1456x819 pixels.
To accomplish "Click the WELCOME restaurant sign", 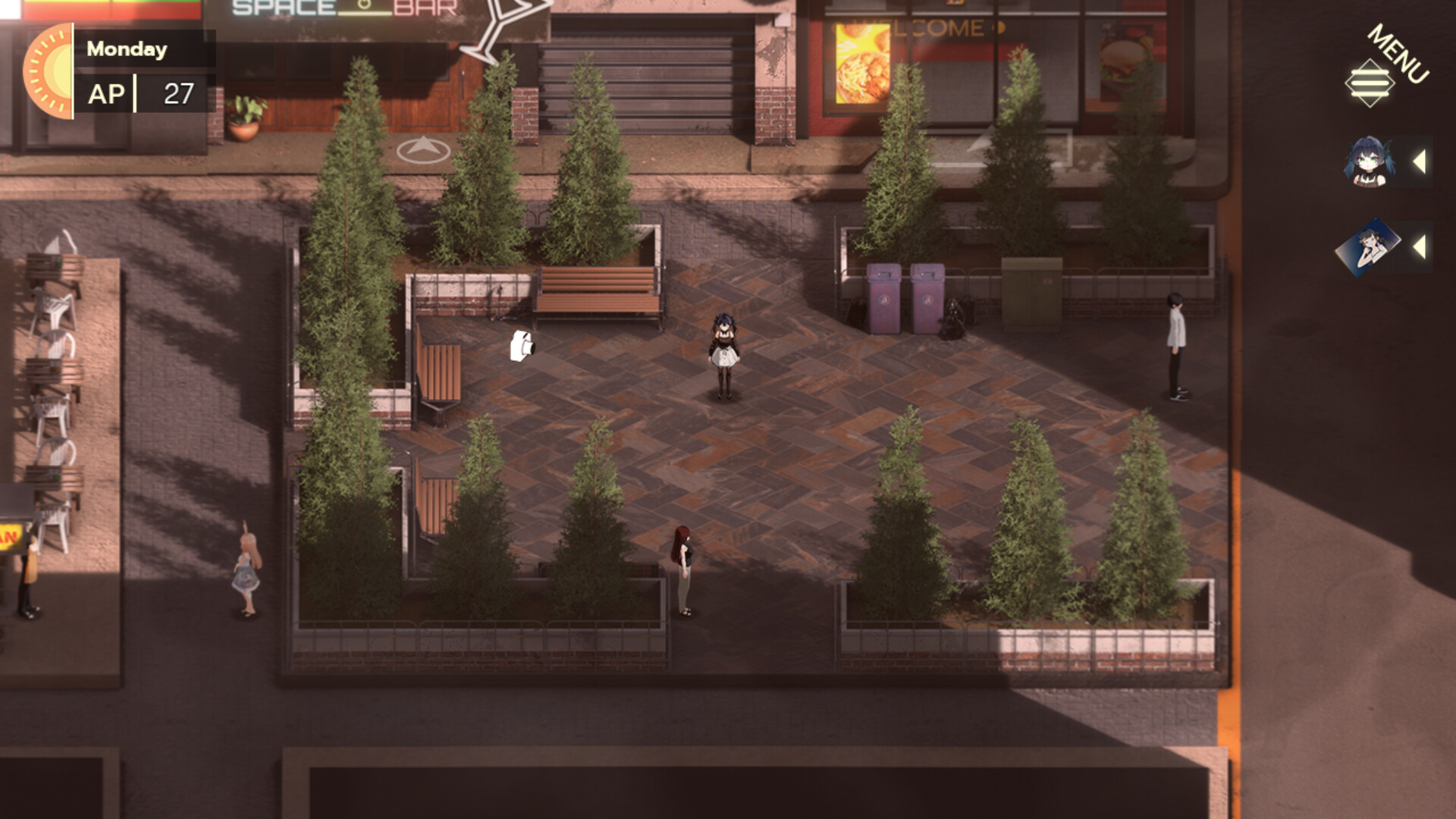I will point(922,25).
